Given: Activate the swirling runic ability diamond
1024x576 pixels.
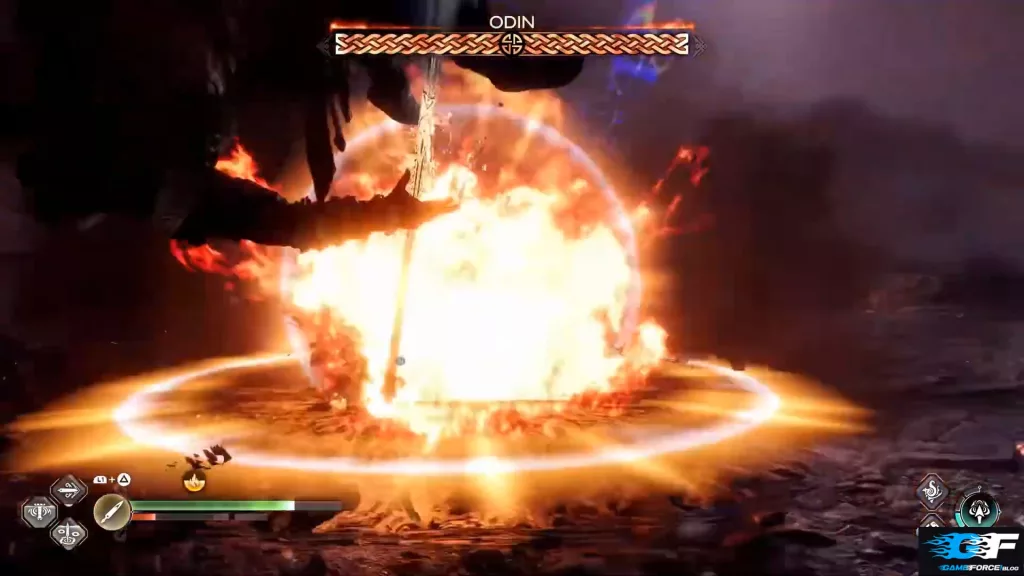Looking at the screenshot, I should pos(932,491).
